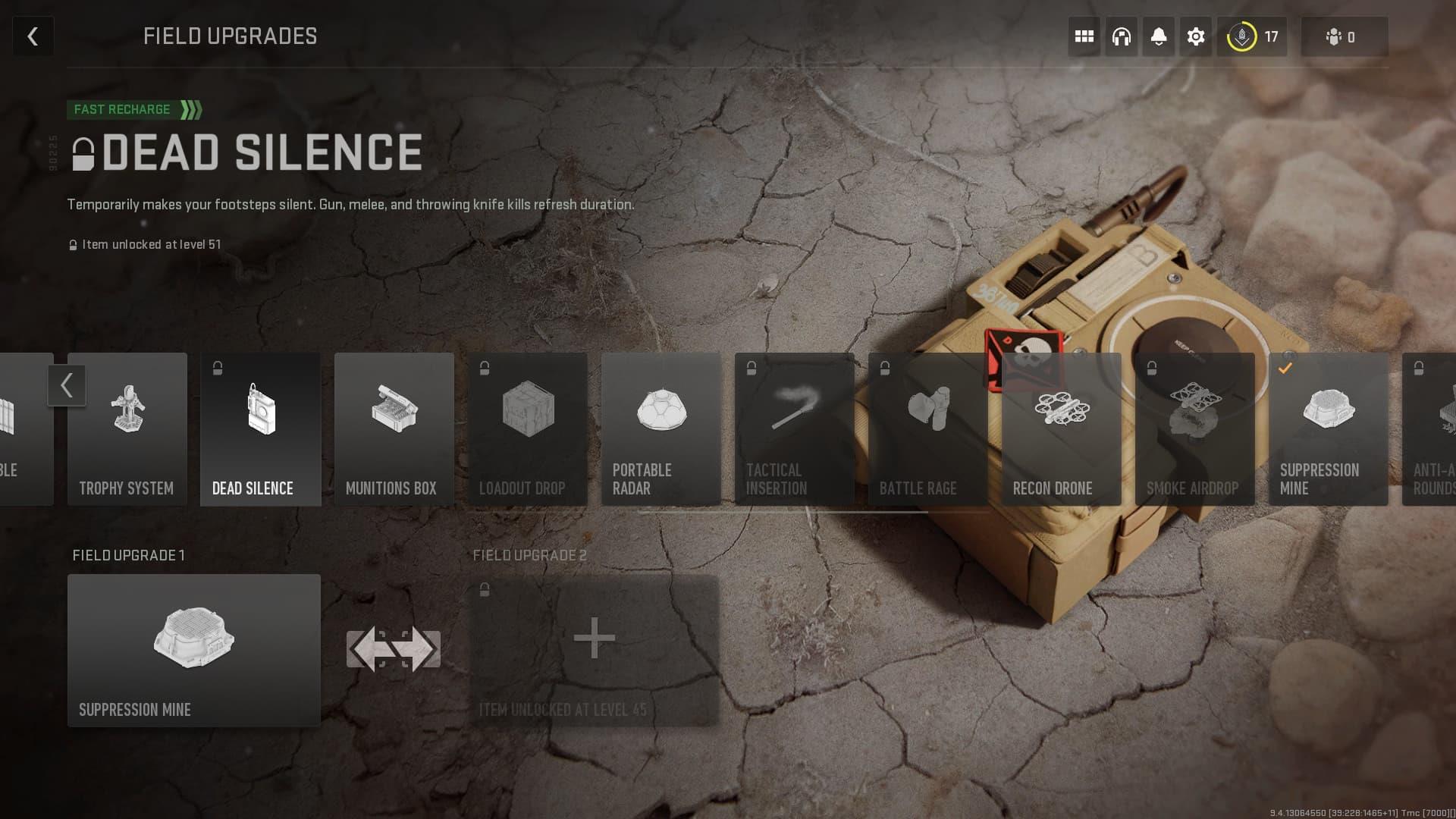Viewport: 1456px width, 819px height.
Task: Open settings with the gear icon
Action: (x=1195, y=36)
